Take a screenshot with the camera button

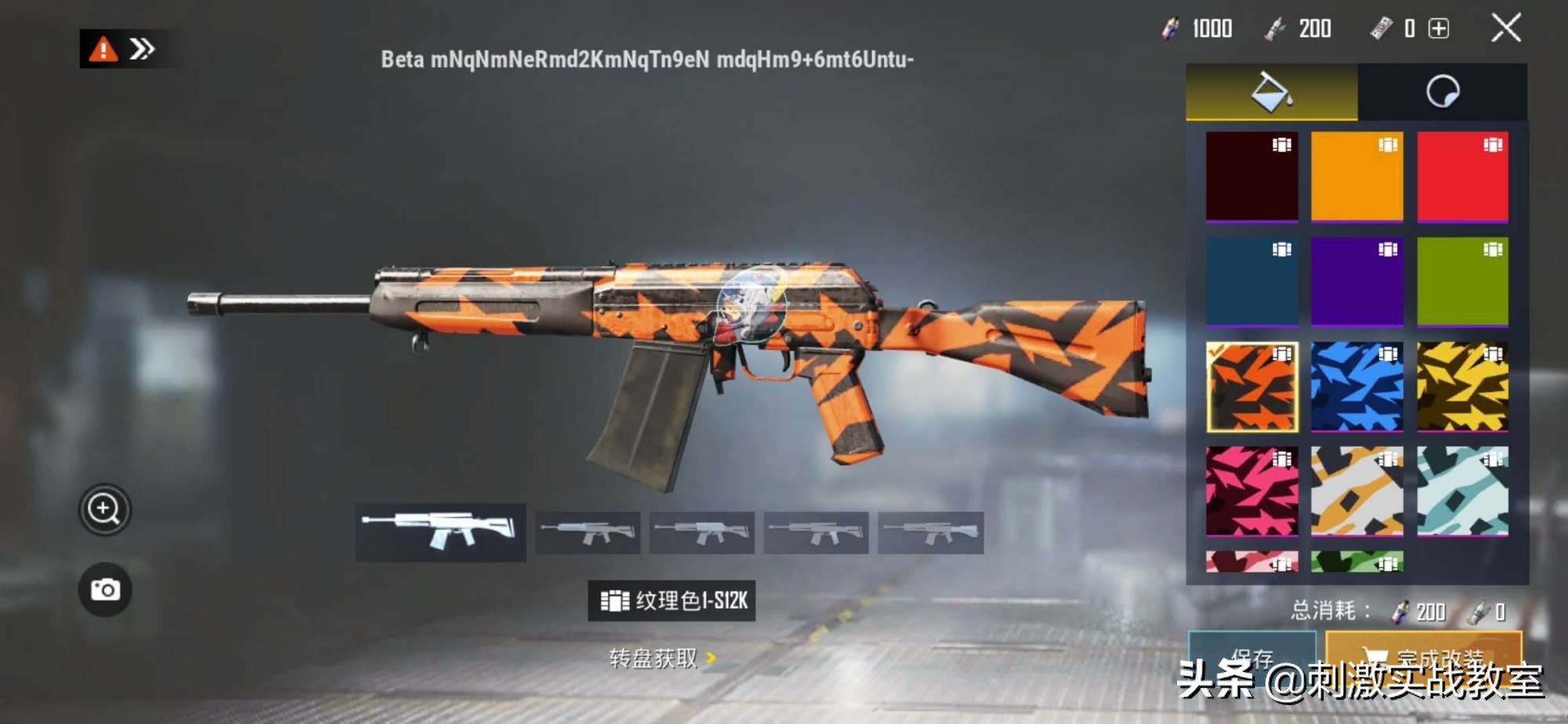coord(104,589)
